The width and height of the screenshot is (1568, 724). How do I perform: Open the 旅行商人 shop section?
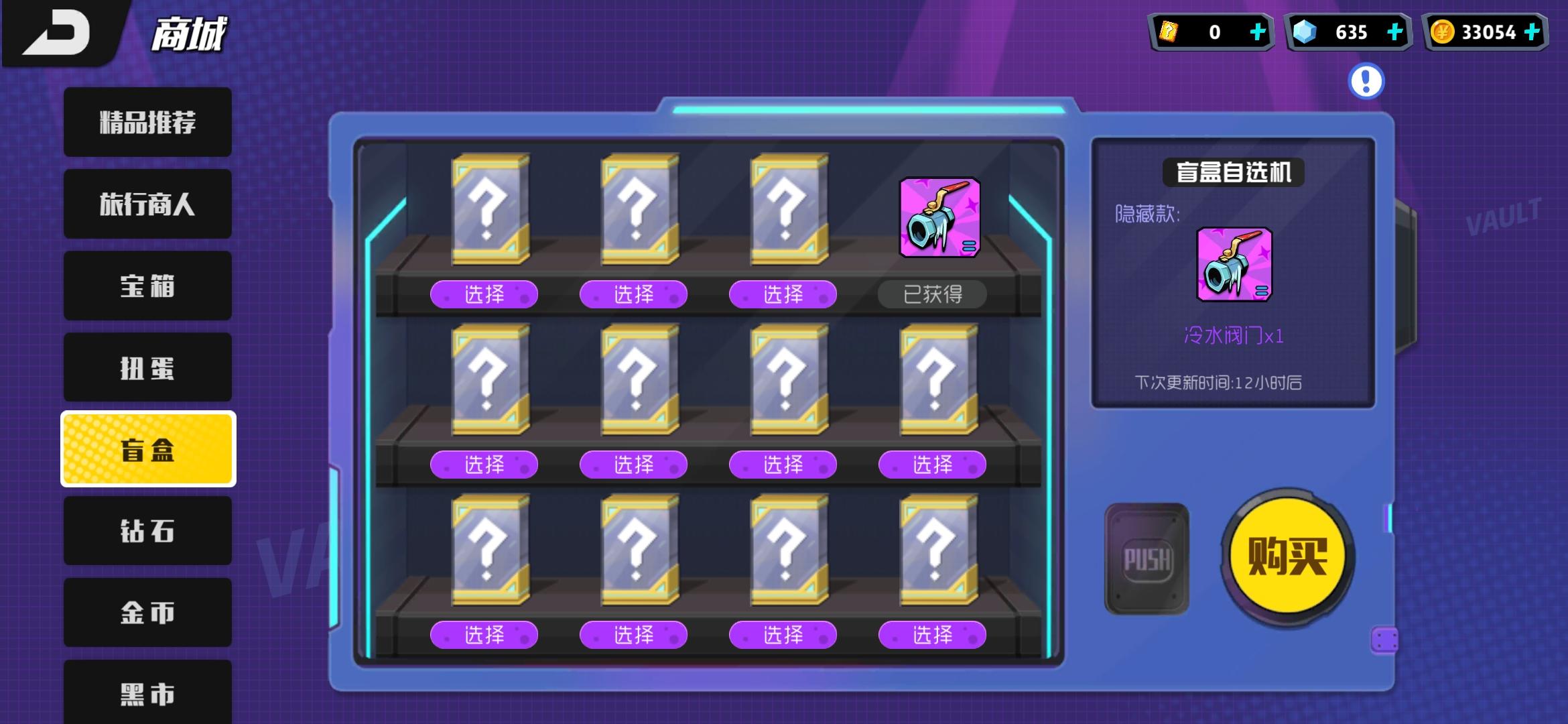(x=146, y=204)
